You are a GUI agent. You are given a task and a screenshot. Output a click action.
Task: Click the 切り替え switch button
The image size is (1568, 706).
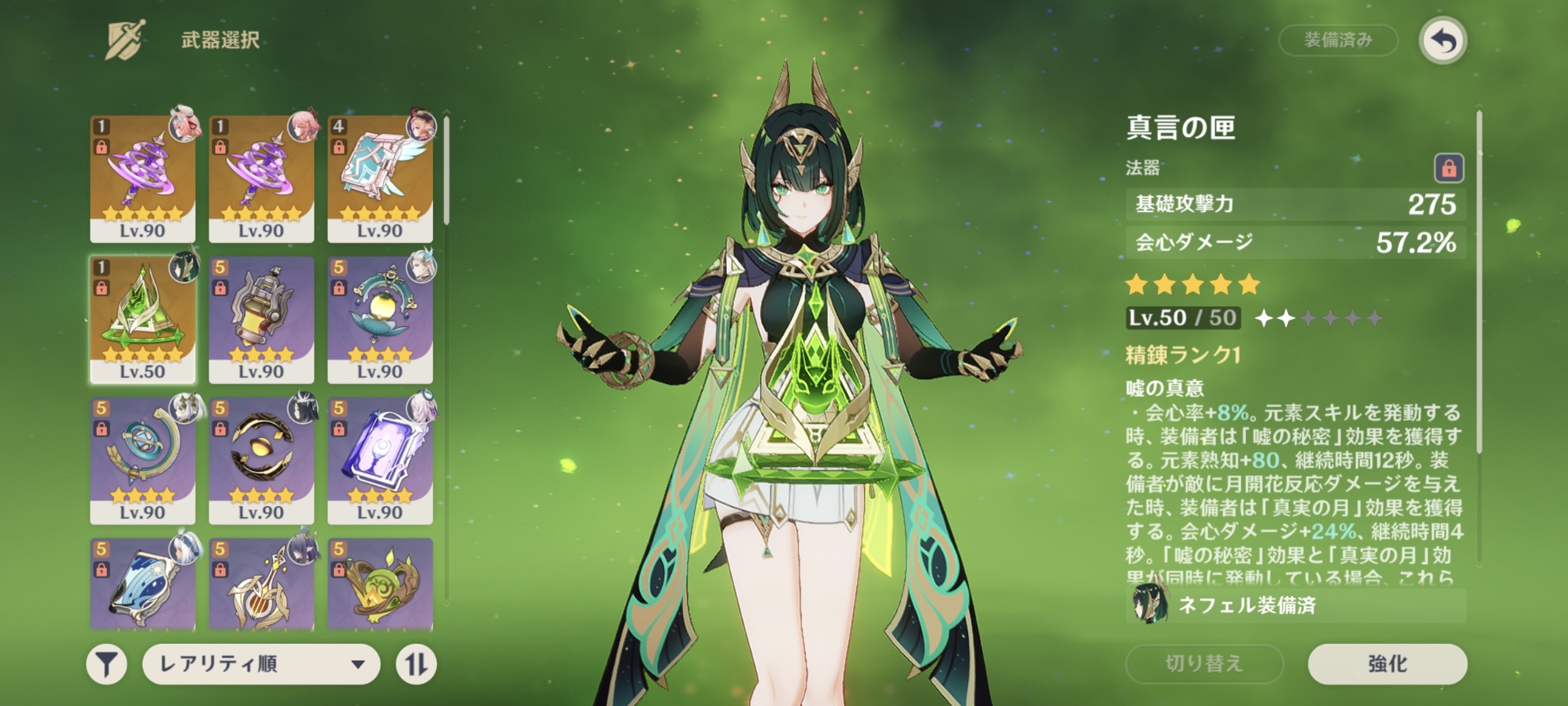(1203, 664)
